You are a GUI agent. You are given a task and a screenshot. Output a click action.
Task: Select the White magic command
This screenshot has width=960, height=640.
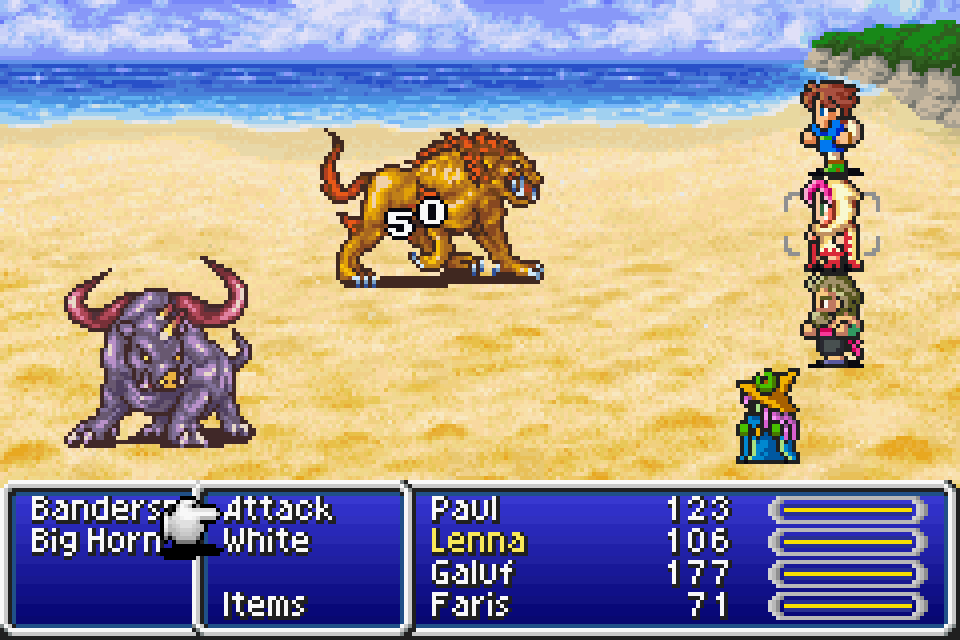(265, 541)
